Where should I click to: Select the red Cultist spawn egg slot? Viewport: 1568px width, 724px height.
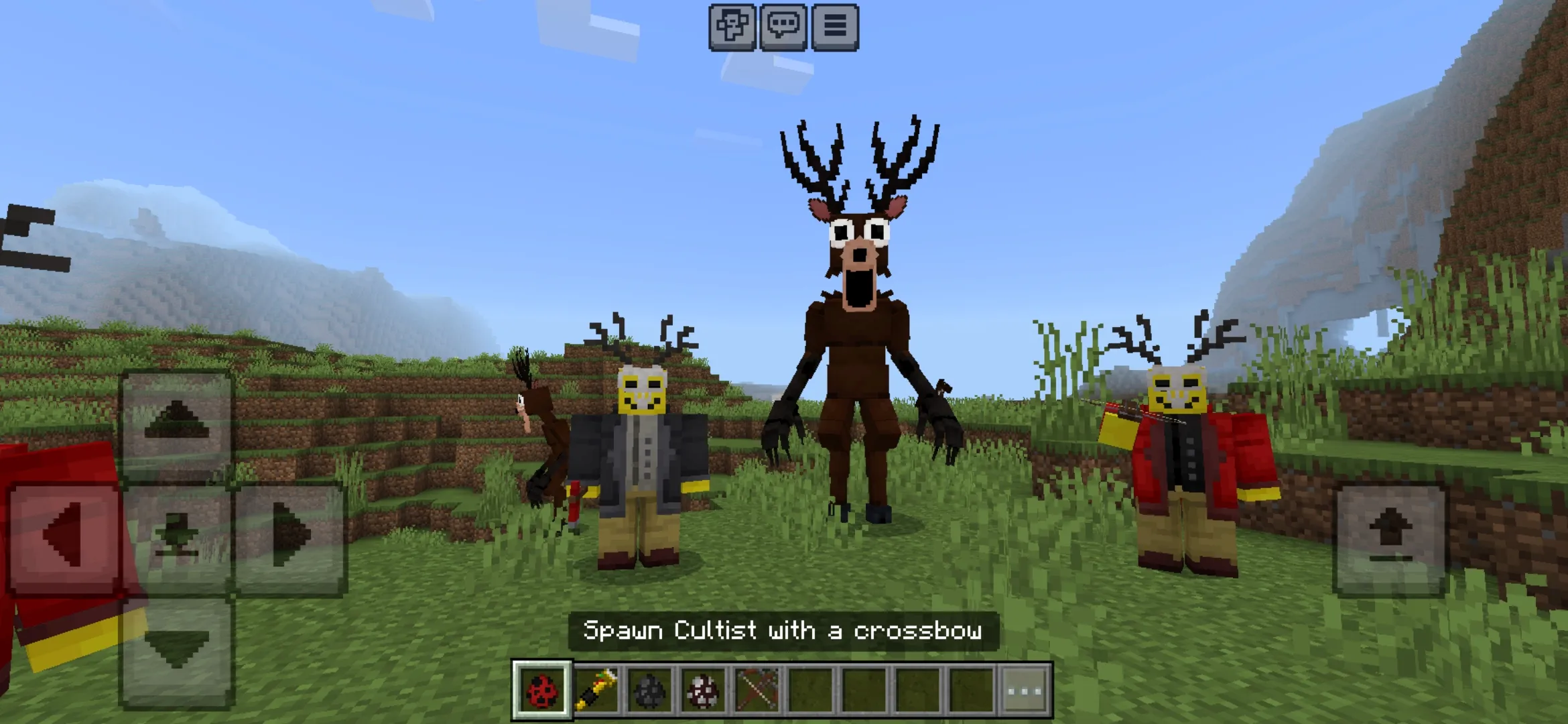pyautogui.click(x=542, y=690)
